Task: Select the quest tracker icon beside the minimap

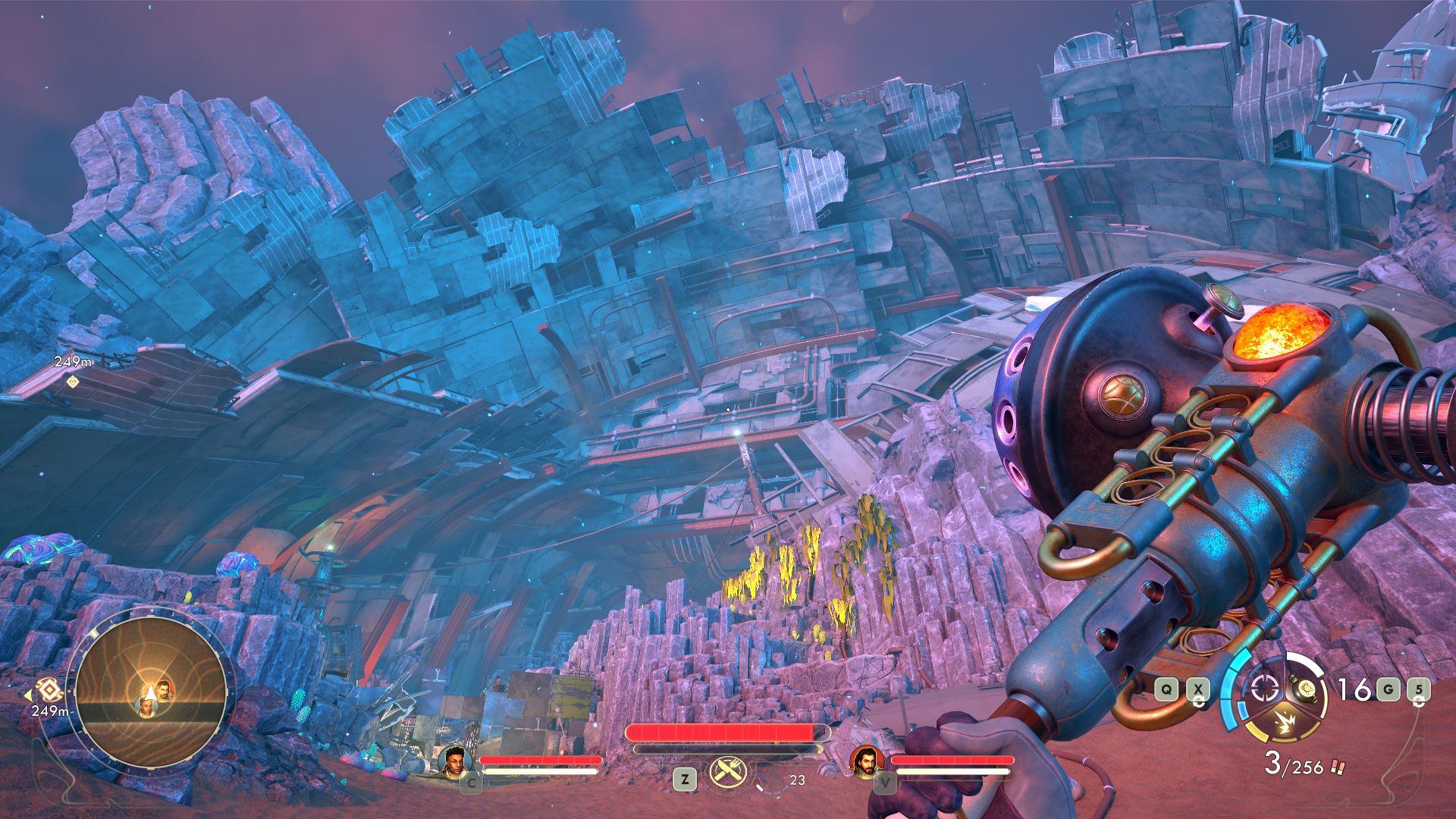Action: coord(49,689)
